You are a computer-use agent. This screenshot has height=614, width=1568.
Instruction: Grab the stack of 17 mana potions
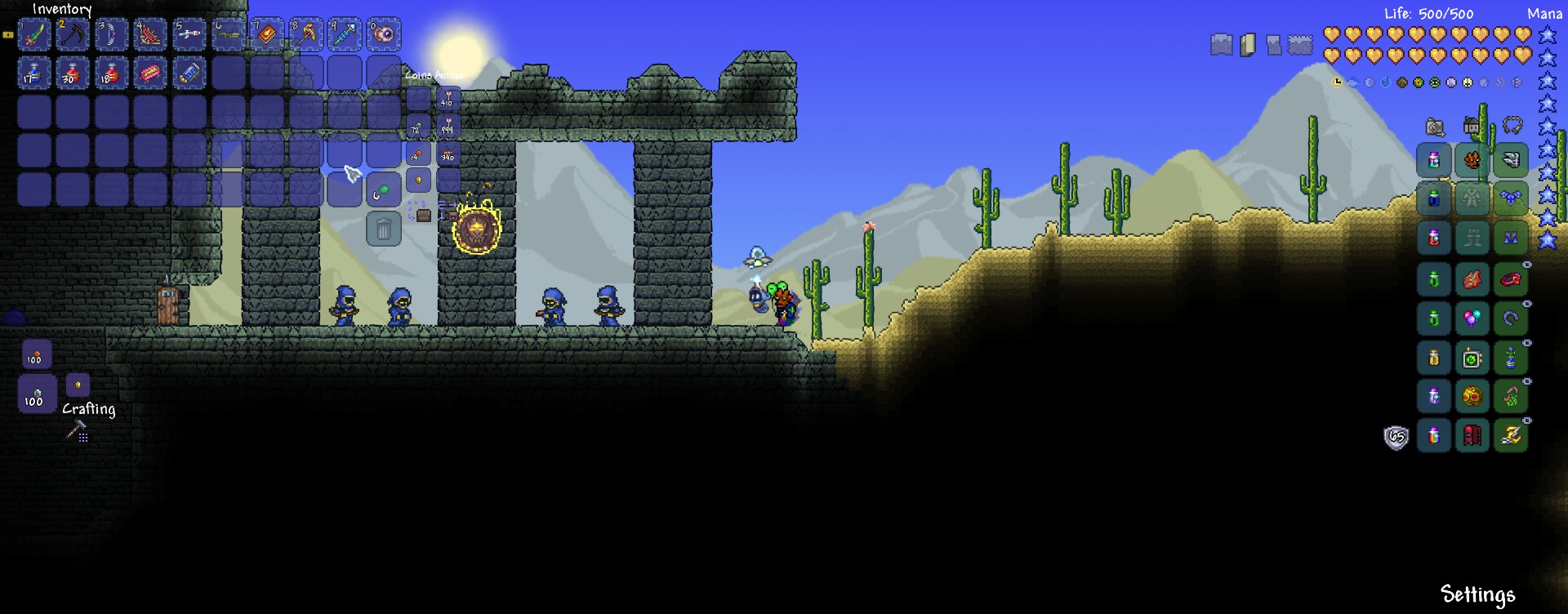(34, 73)
